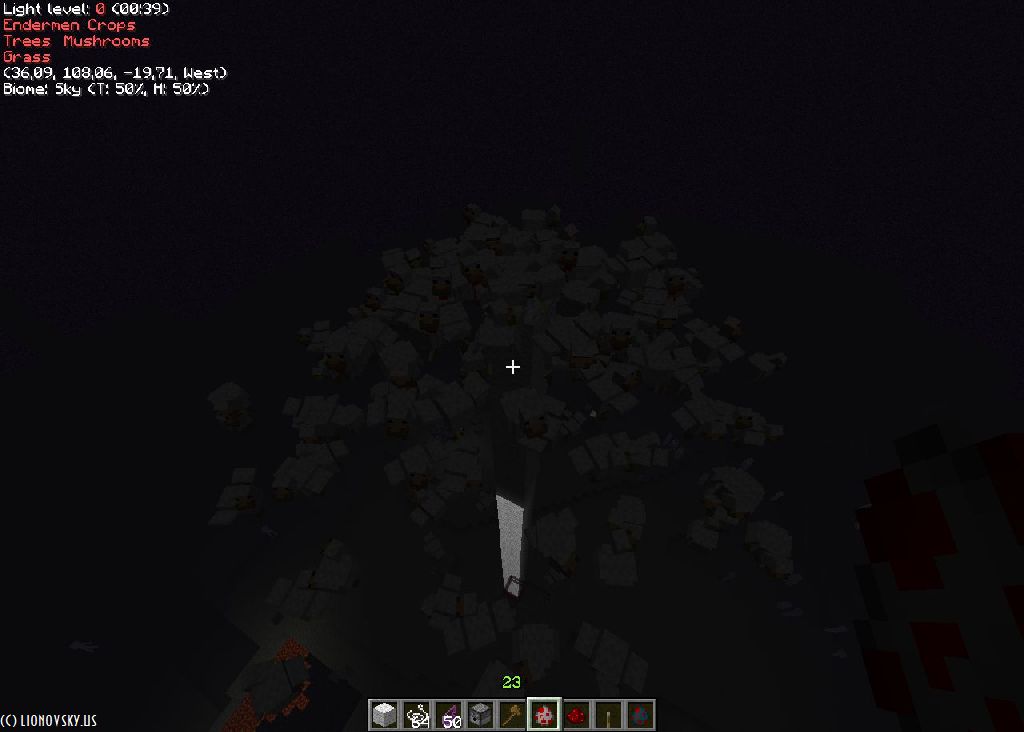The width and height of the screenshot is (1024, 732).
Task: Select the white wool block slot
Action: 384,714
